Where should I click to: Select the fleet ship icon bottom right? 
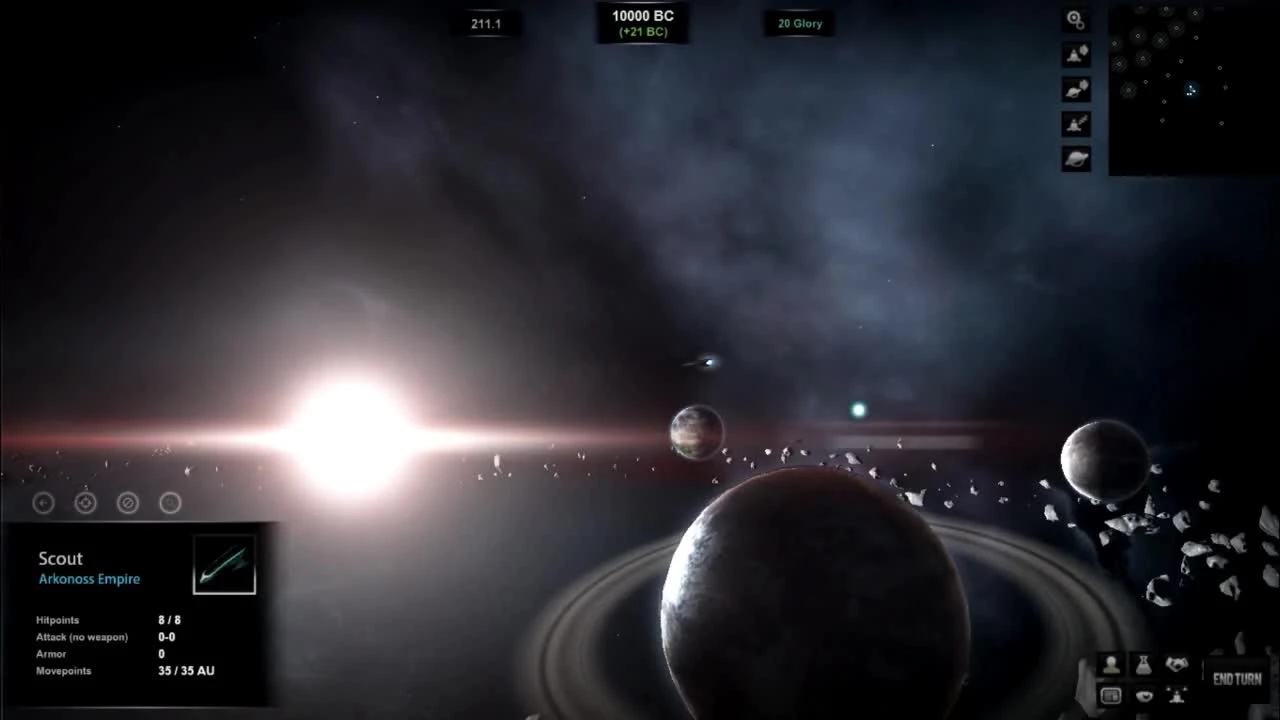[1177, 696]
